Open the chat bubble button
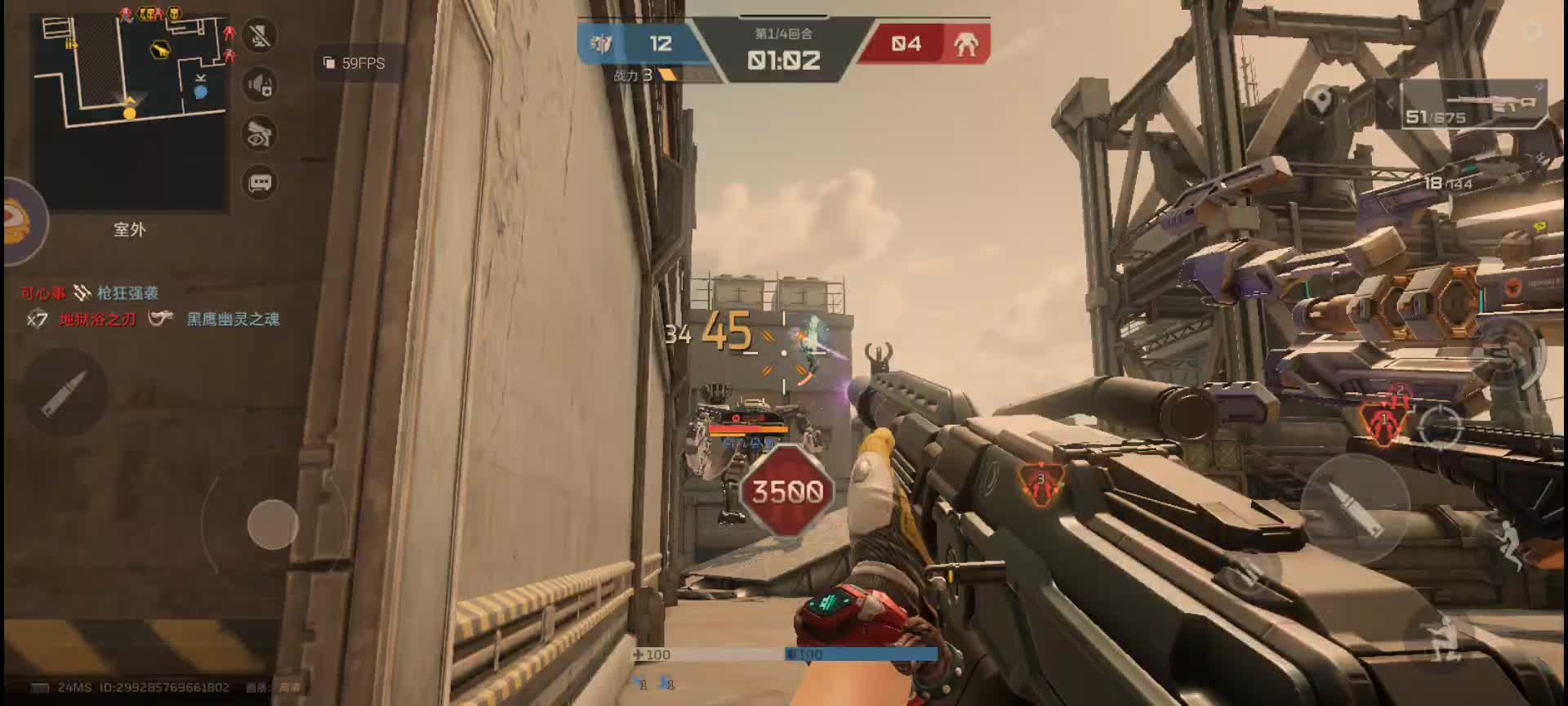 click(x=261, y=183)
